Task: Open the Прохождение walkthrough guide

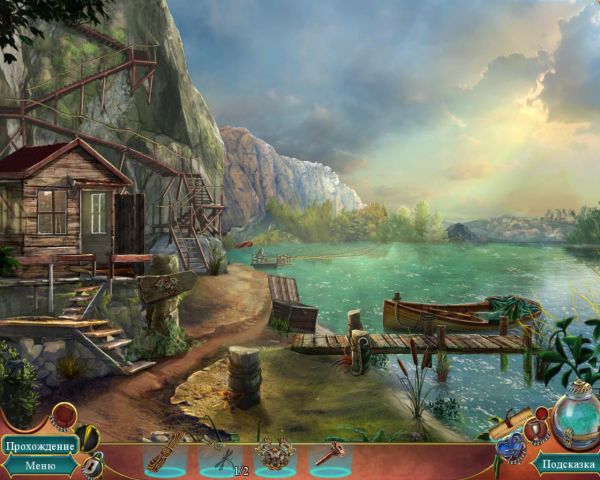Action: 40,445
